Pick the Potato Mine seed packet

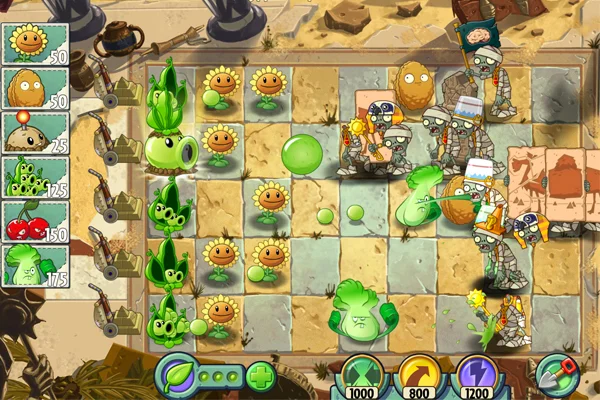[34, 132]
